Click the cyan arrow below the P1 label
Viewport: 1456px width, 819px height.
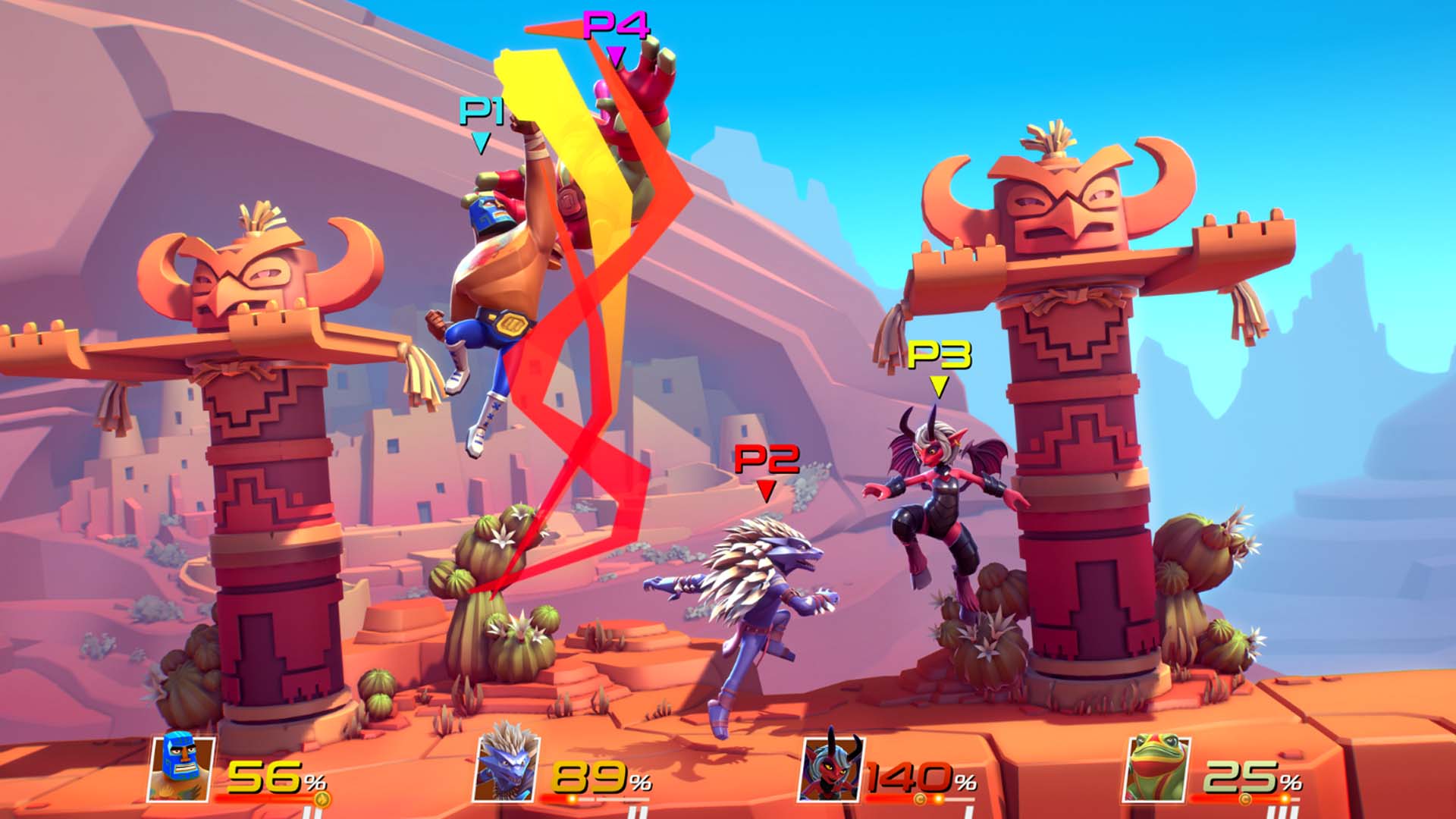click(x=480, y=140)
